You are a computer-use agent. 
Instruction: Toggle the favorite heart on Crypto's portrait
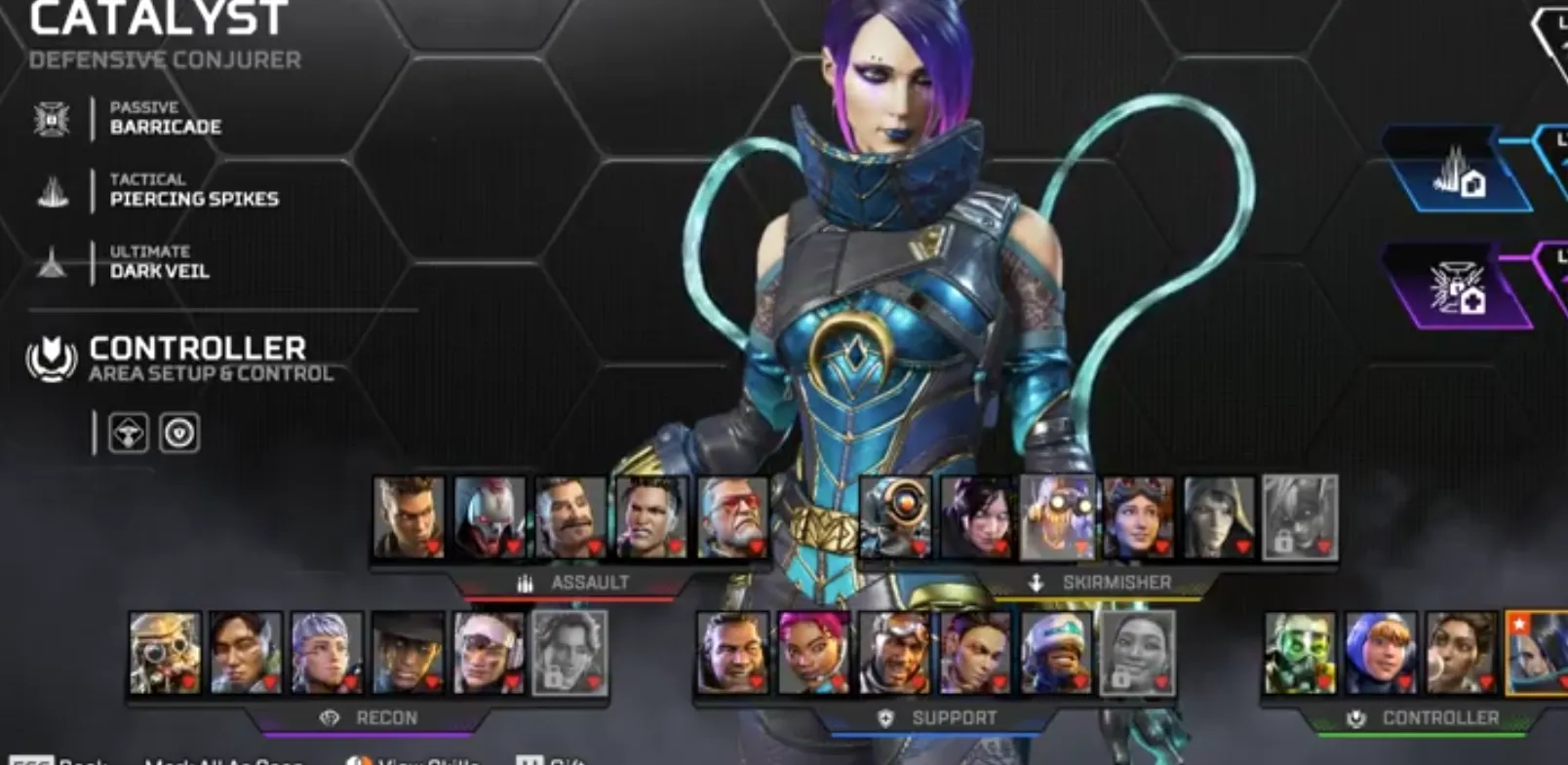click(270, 681)
